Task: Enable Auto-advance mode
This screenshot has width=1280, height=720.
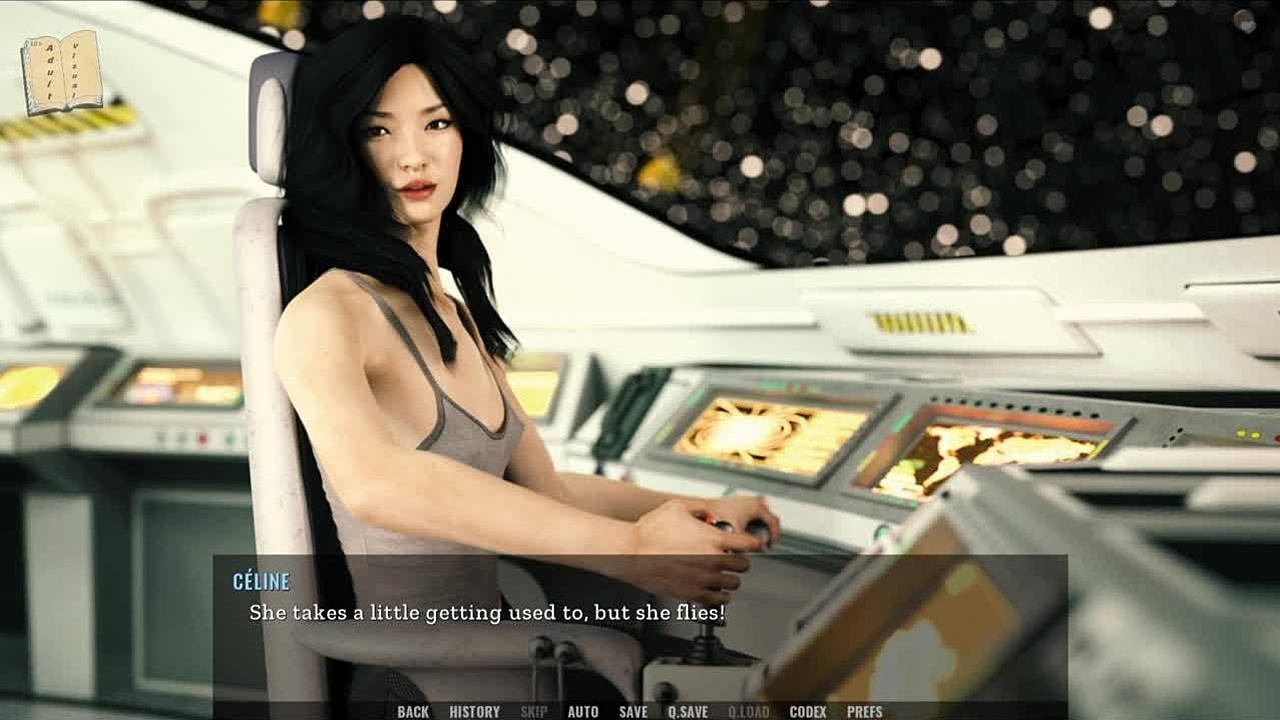Action: click(x=583, y=712)
